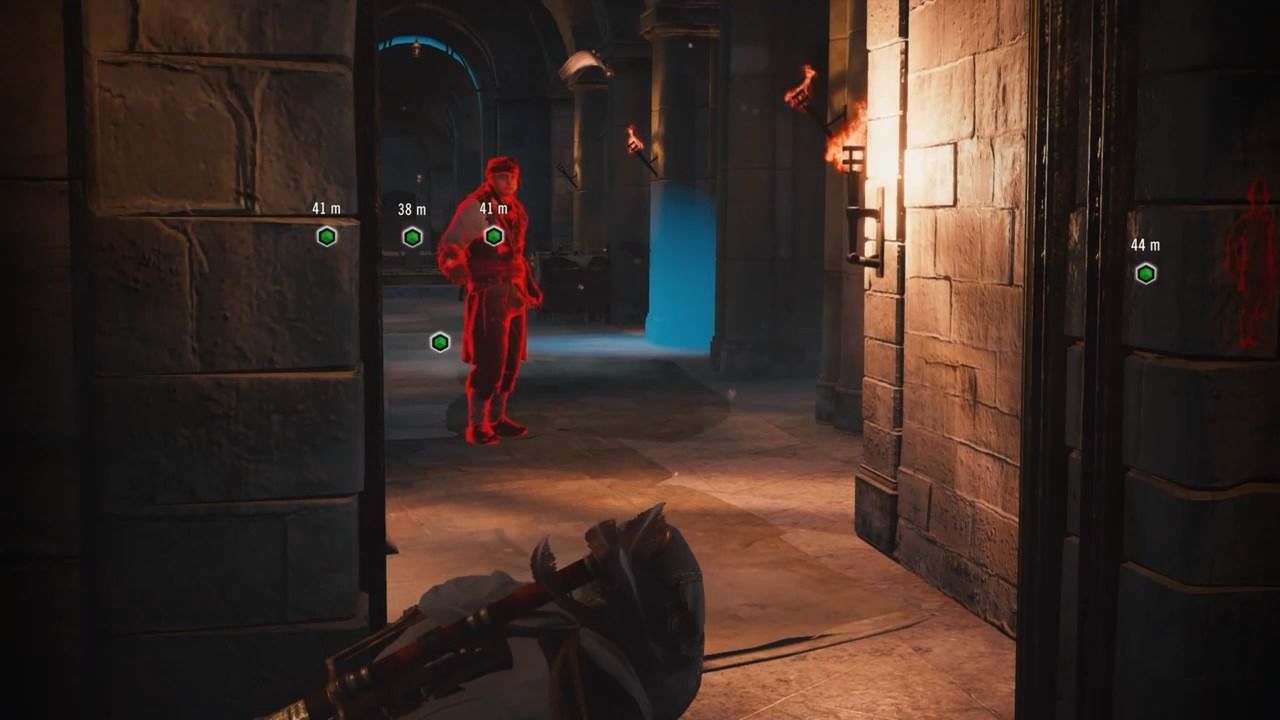
Task: Select the unlabeled green hexagon marker
Action: (x=440, y=341)
